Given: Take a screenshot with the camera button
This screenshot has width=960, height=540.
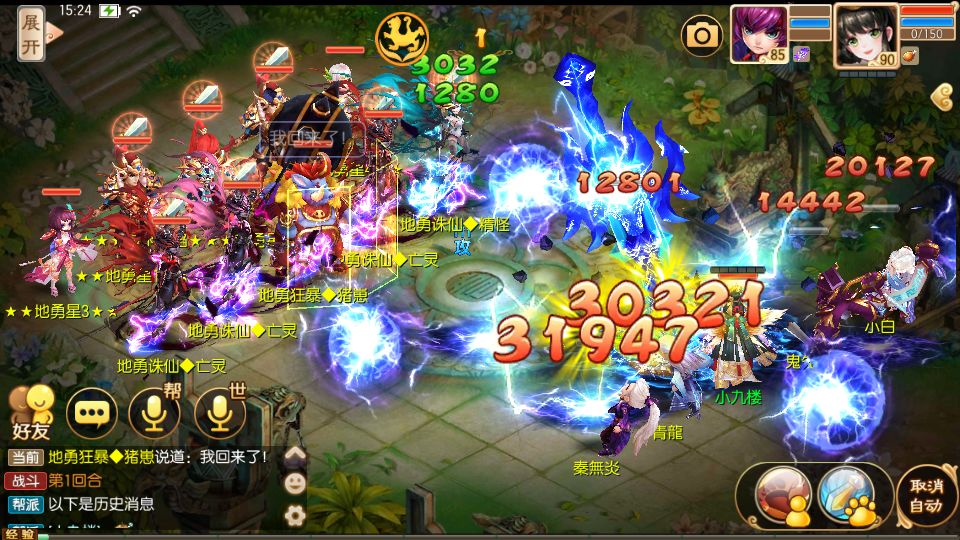Looking at the screenshot, I should pyautogui.click(x=702, y=37).
